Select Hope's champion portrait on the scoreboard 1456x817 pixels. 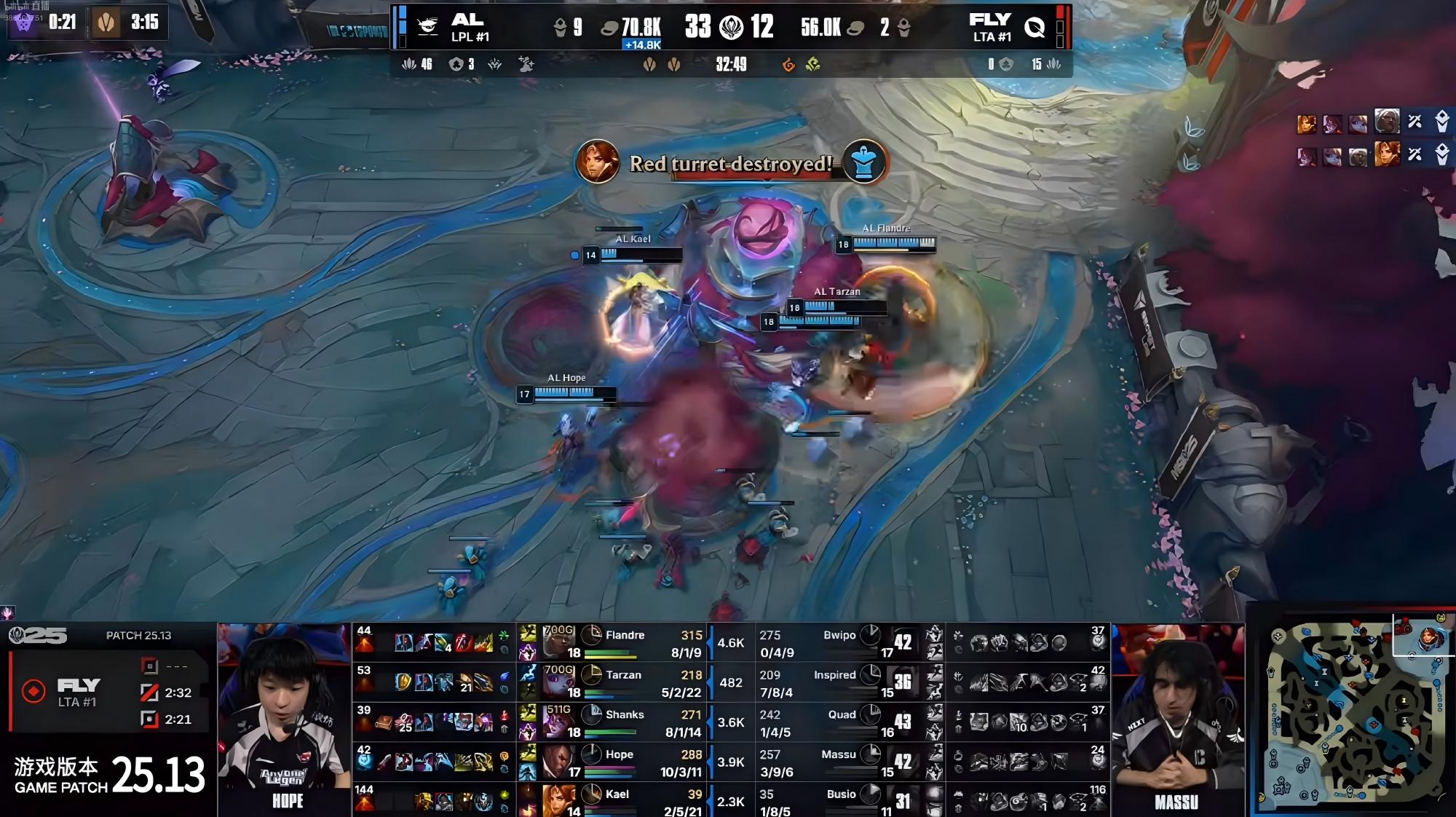(558, 761)
